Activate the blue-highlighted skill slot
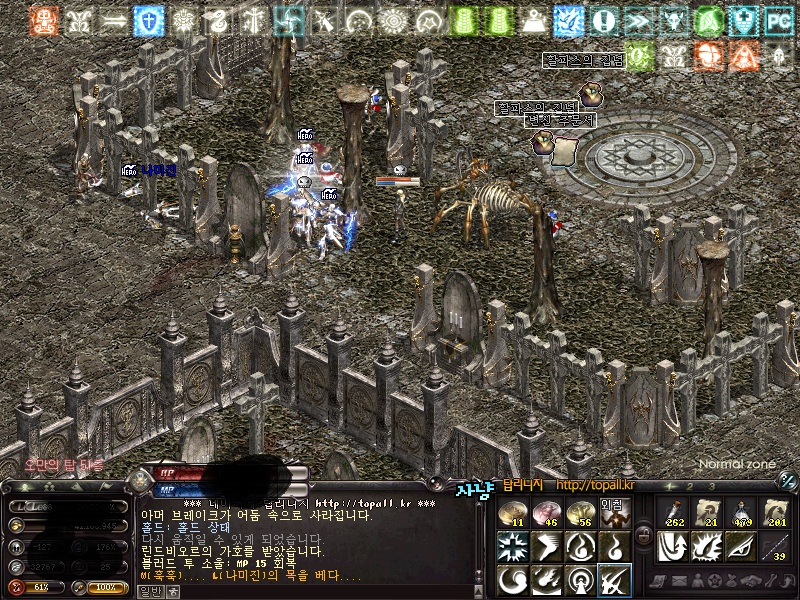The width and height of the screenshot is (800, 600). pos(613,580)
